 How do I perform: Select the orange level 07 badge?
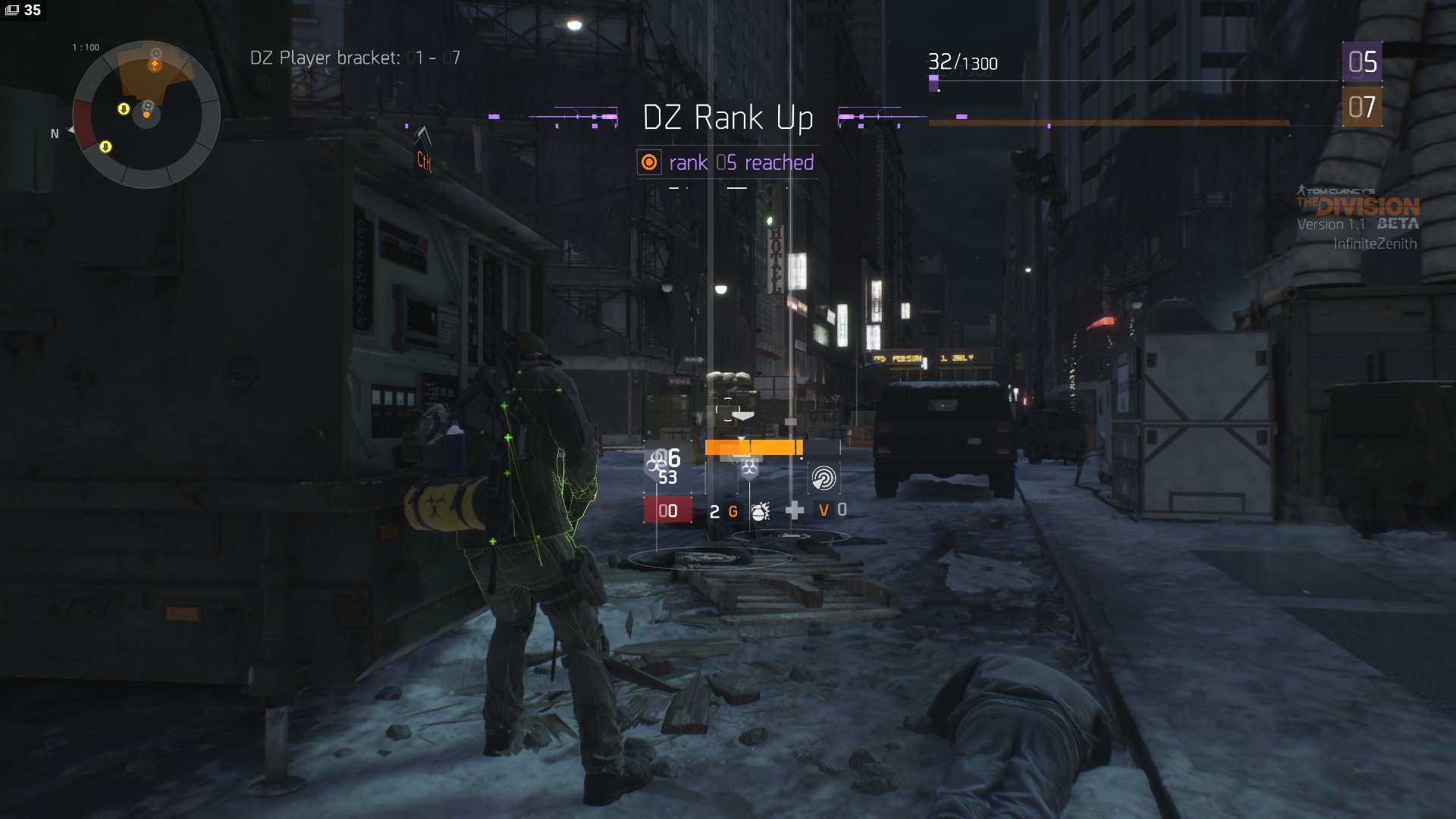(1362, 107)
